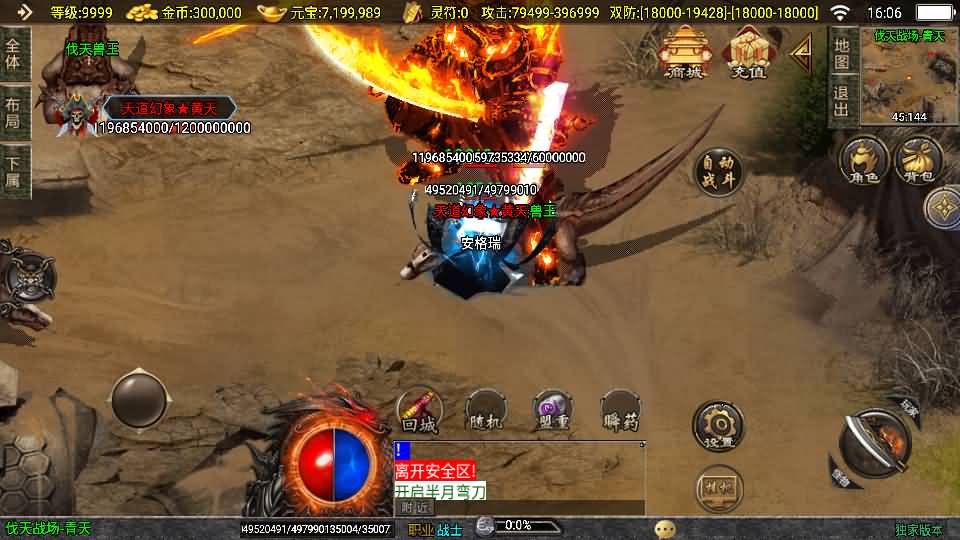Open the 角色 character sheet
The height and width of the screenshot is (540, 960).
864,160
